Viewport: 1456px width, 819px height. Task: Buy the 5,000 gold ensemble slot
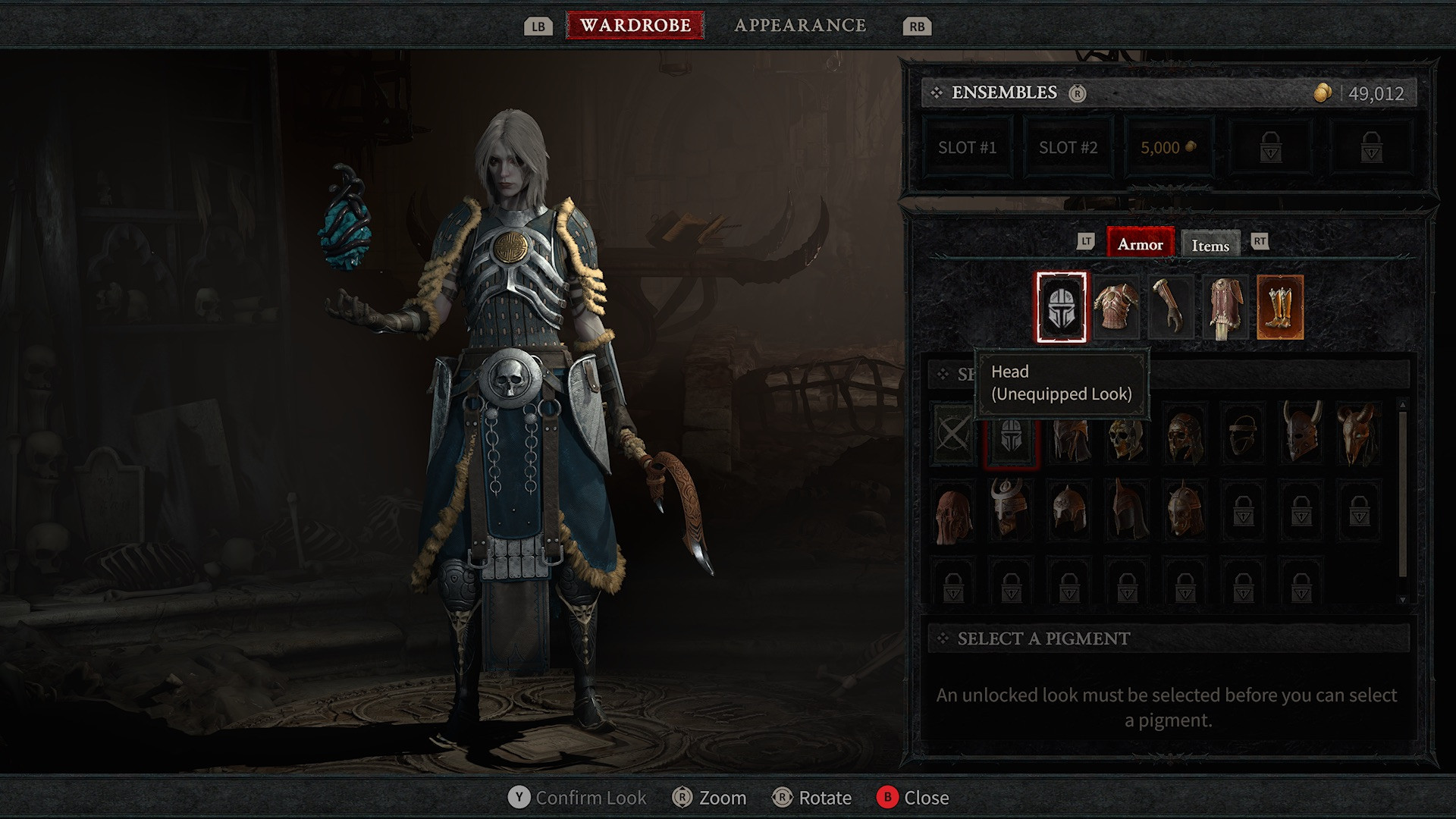pyautogui.click(x=1169, y=148)
